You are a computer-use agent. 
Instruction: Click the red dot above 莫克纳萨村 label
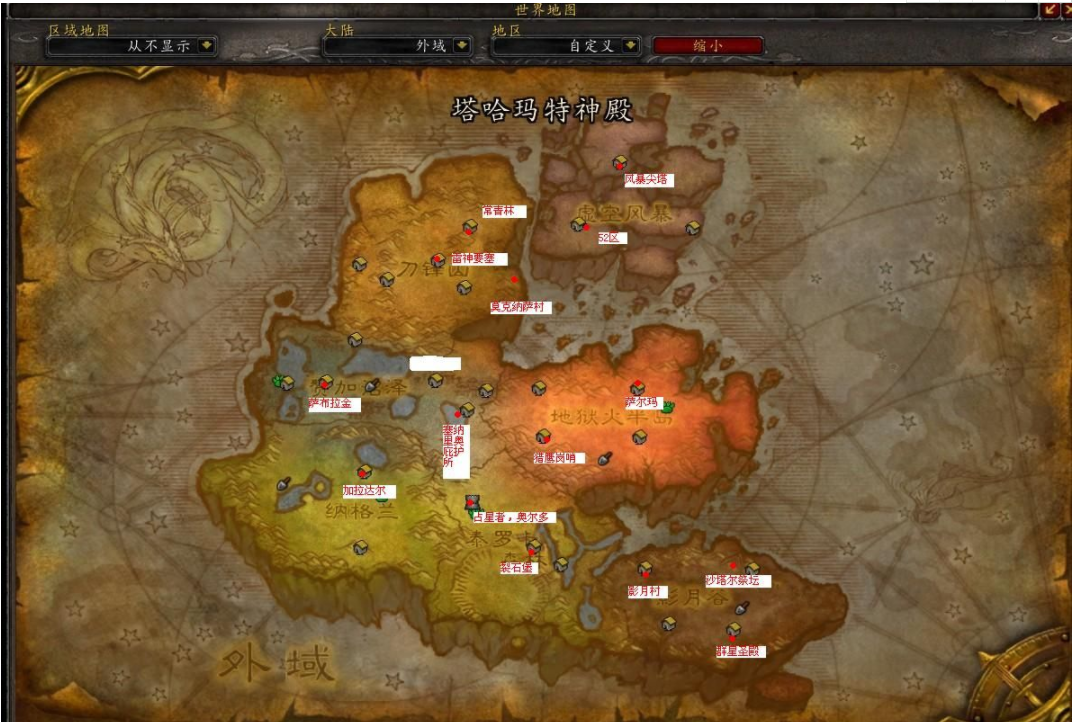(x=515, y=280)
